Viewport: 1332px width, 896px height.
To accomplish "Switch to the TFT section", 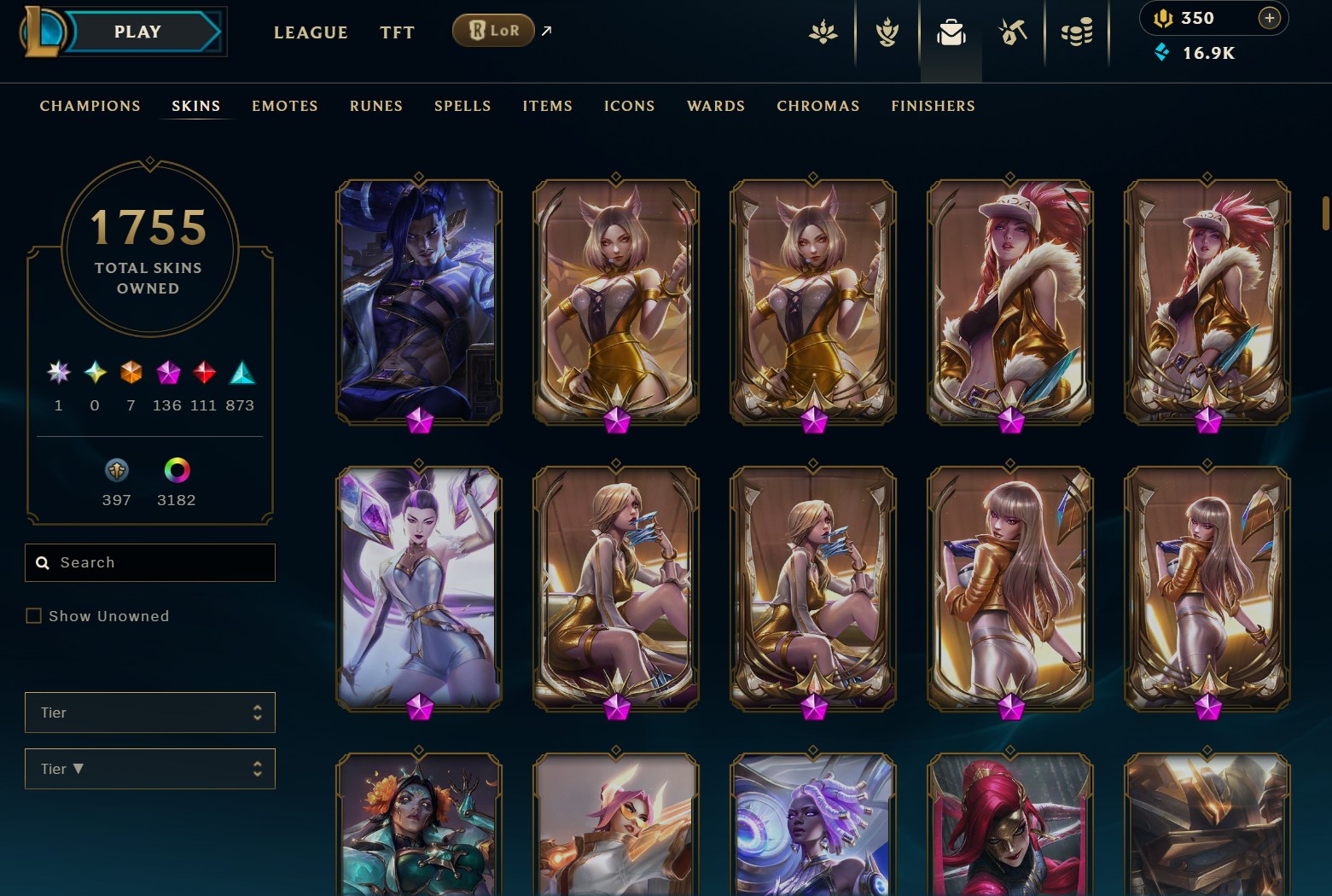I will 397,32.
